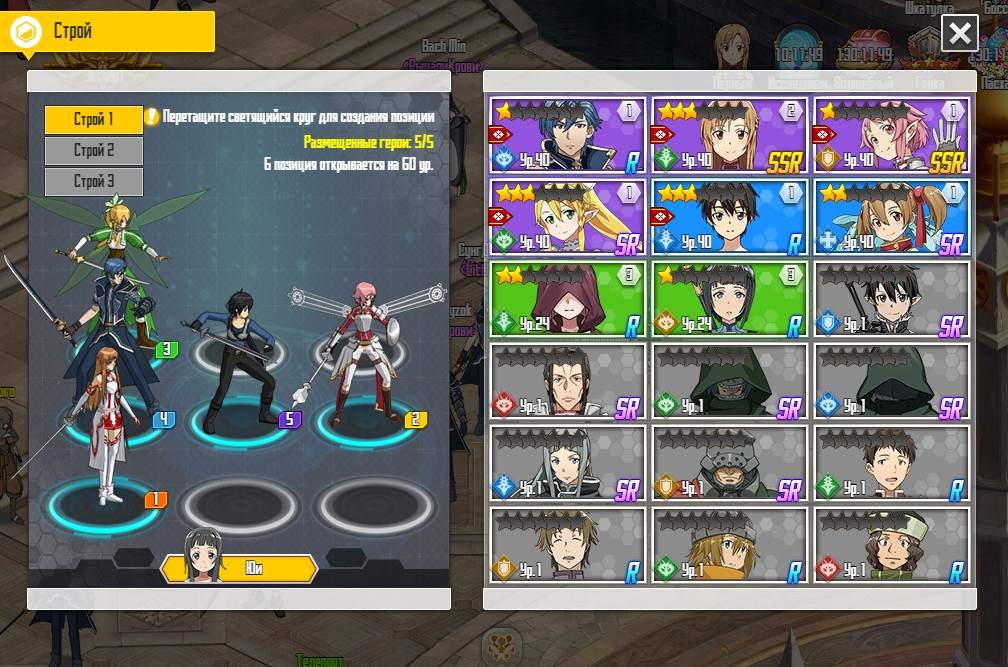Choose the helmeted soldier SR card
The height and width of the screenshot is (667, 1008).
click(730, 464)
